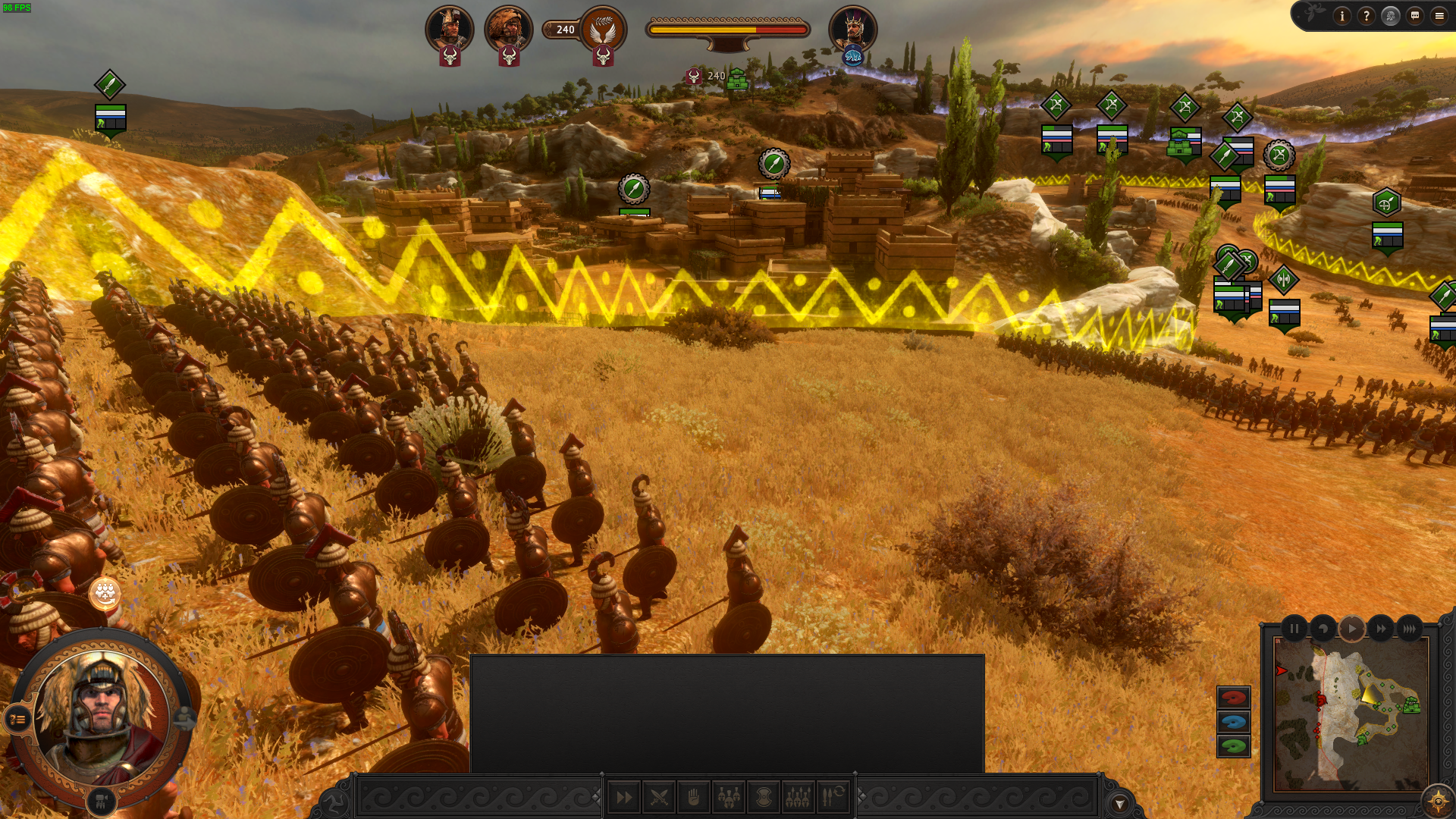The height and width of the screenshot is (819, 1456).
Task: Click the enemy commander portrait at top
Action: click(x=852, y=30)
